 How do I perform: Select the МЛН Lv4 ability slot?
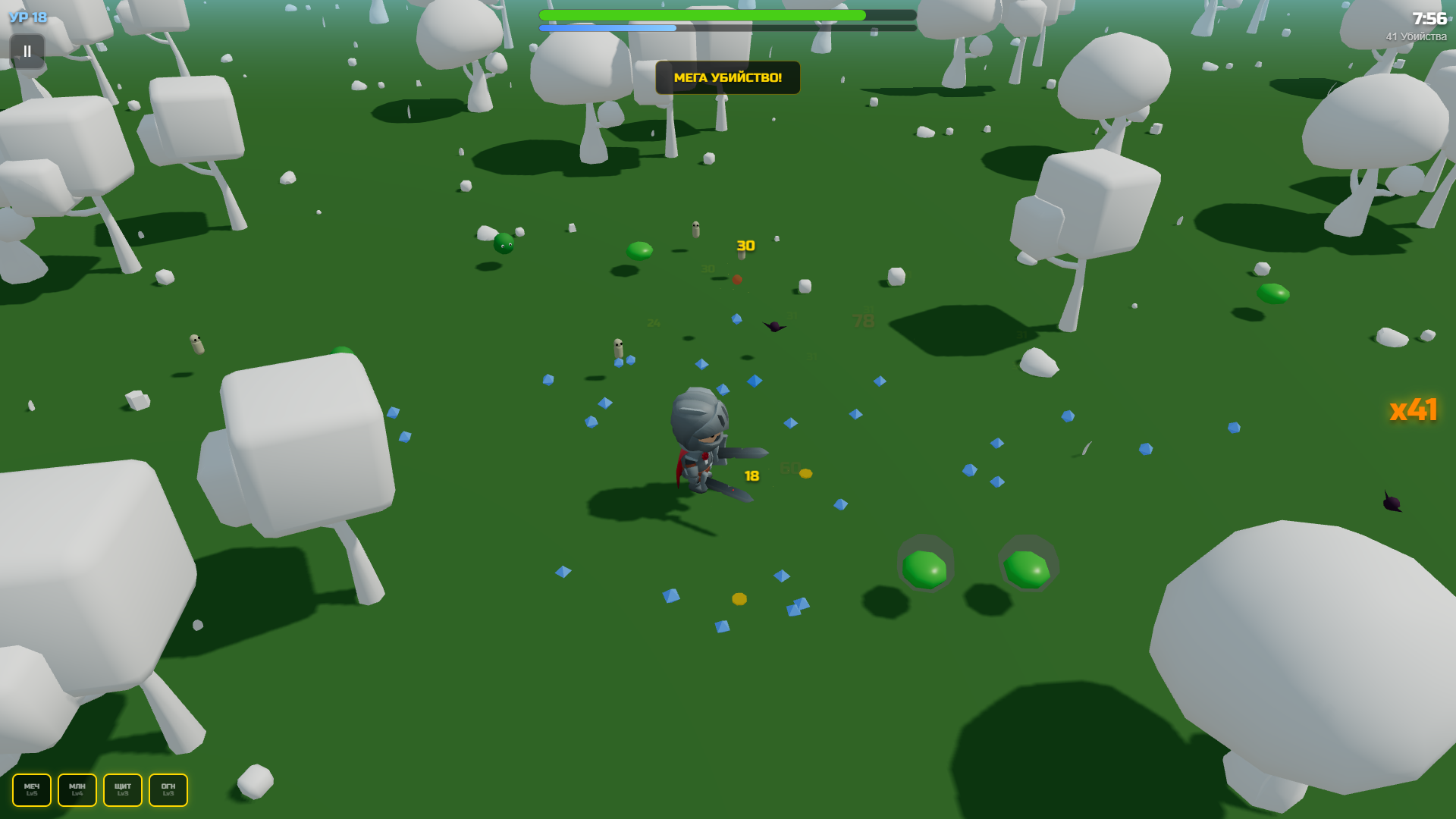pos(77,789)
